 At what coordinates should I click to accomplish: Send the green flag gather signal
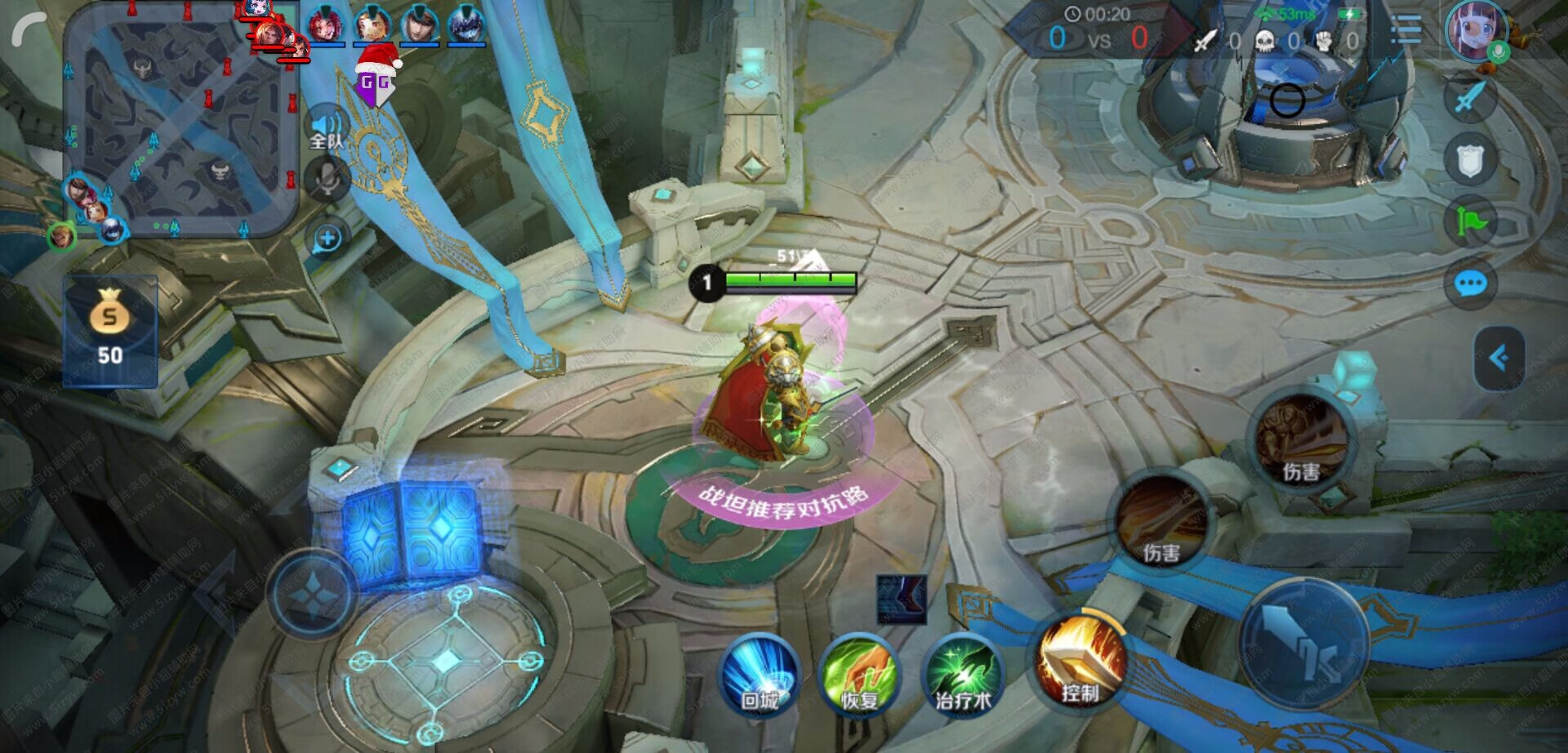pos(1470,222)
